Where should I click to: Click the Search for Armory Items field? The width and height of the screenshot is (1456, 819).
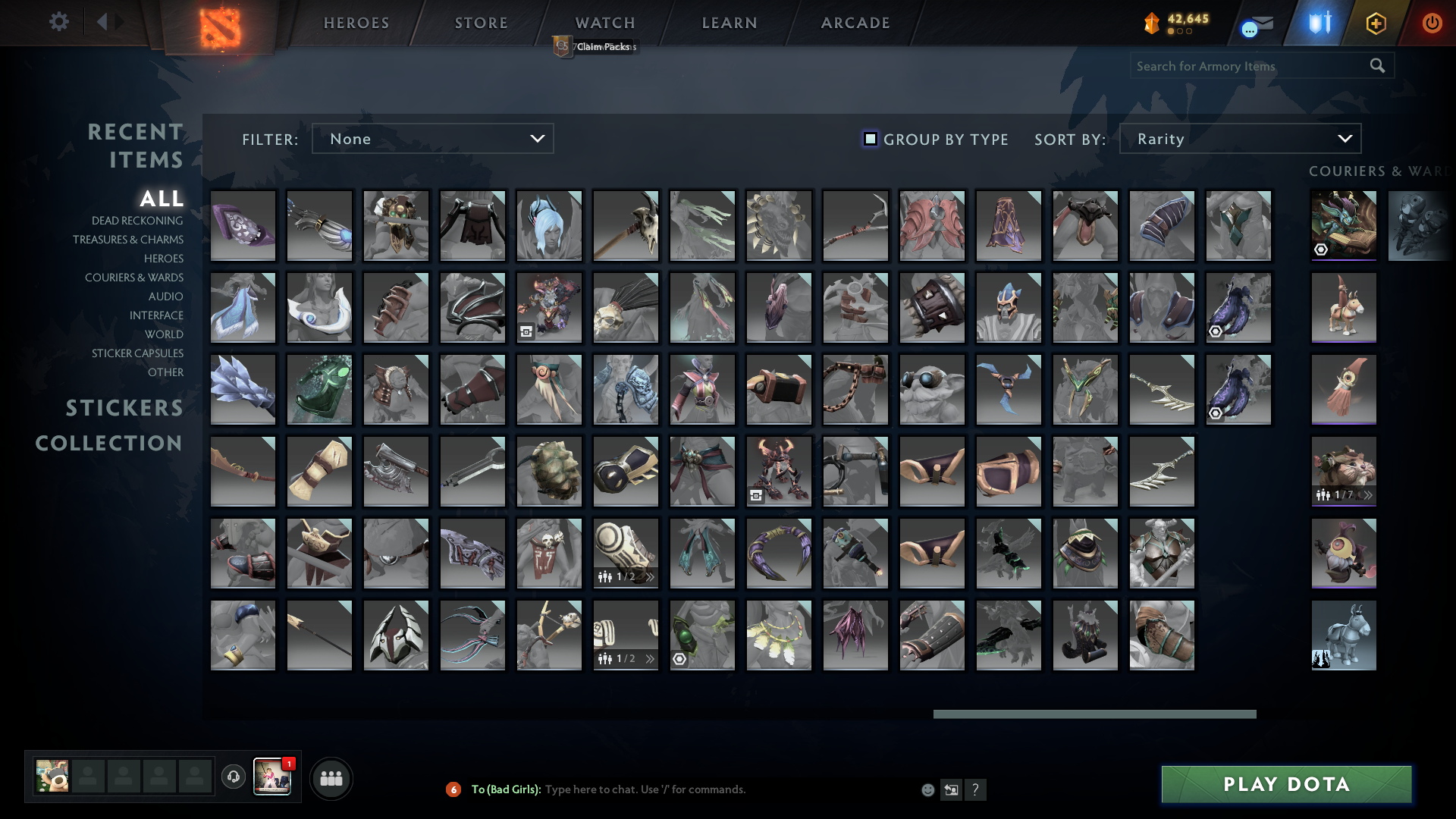(1244, 65)
